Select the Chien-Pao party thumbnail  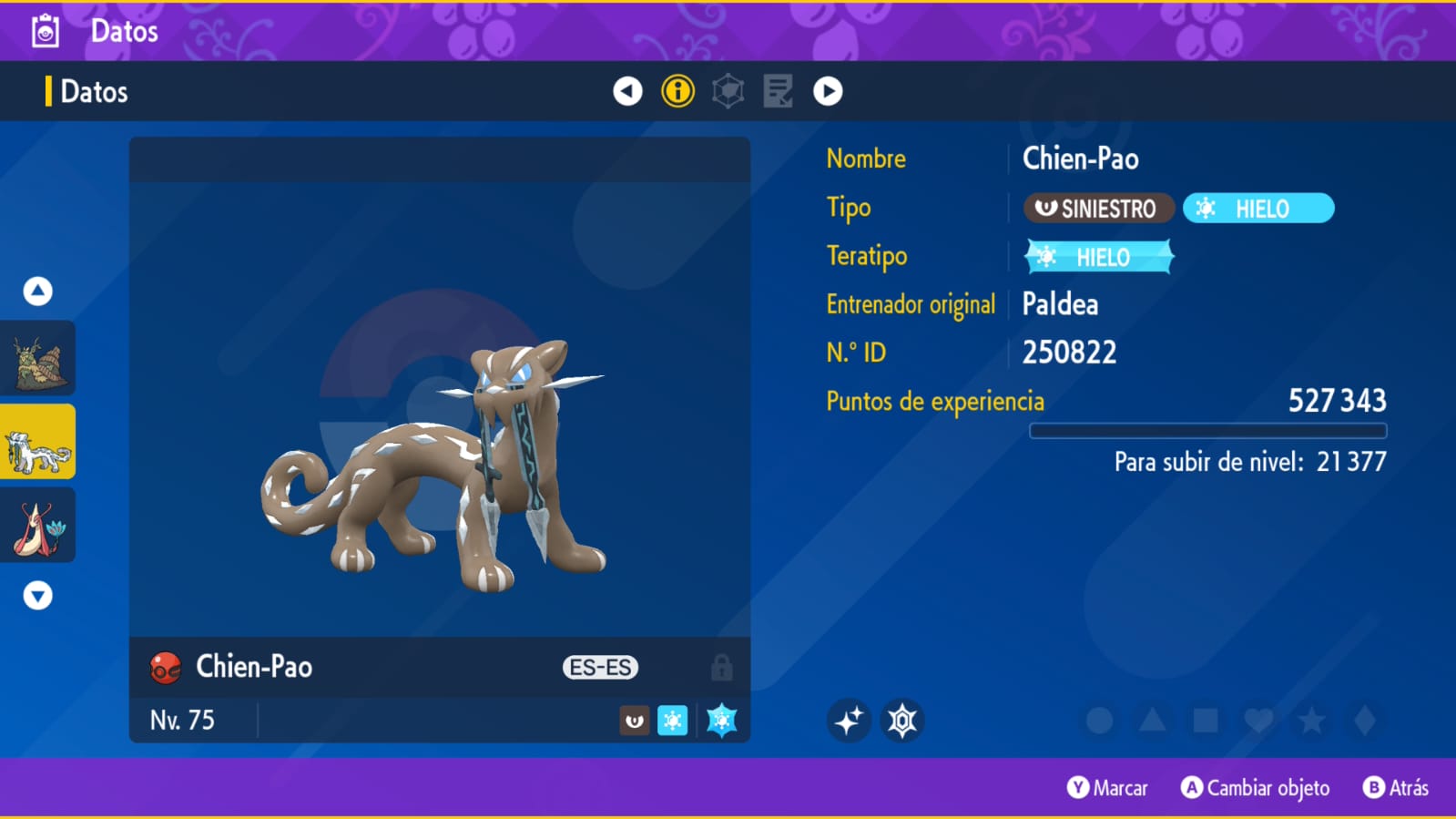pyautogui.click(x=38, y=443)
